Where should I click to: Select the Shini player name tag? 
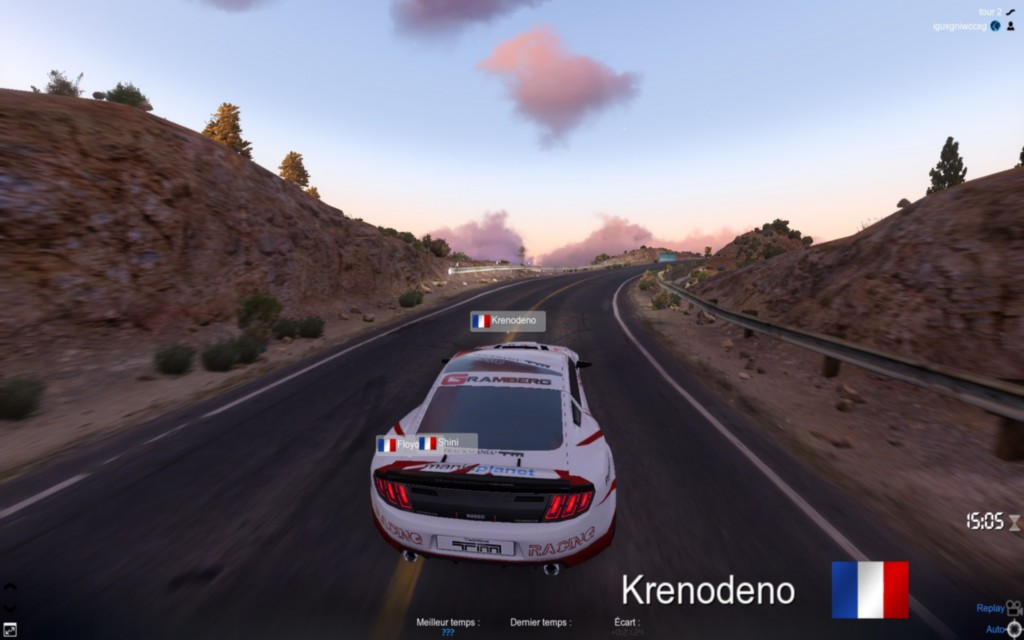[446, 443]
